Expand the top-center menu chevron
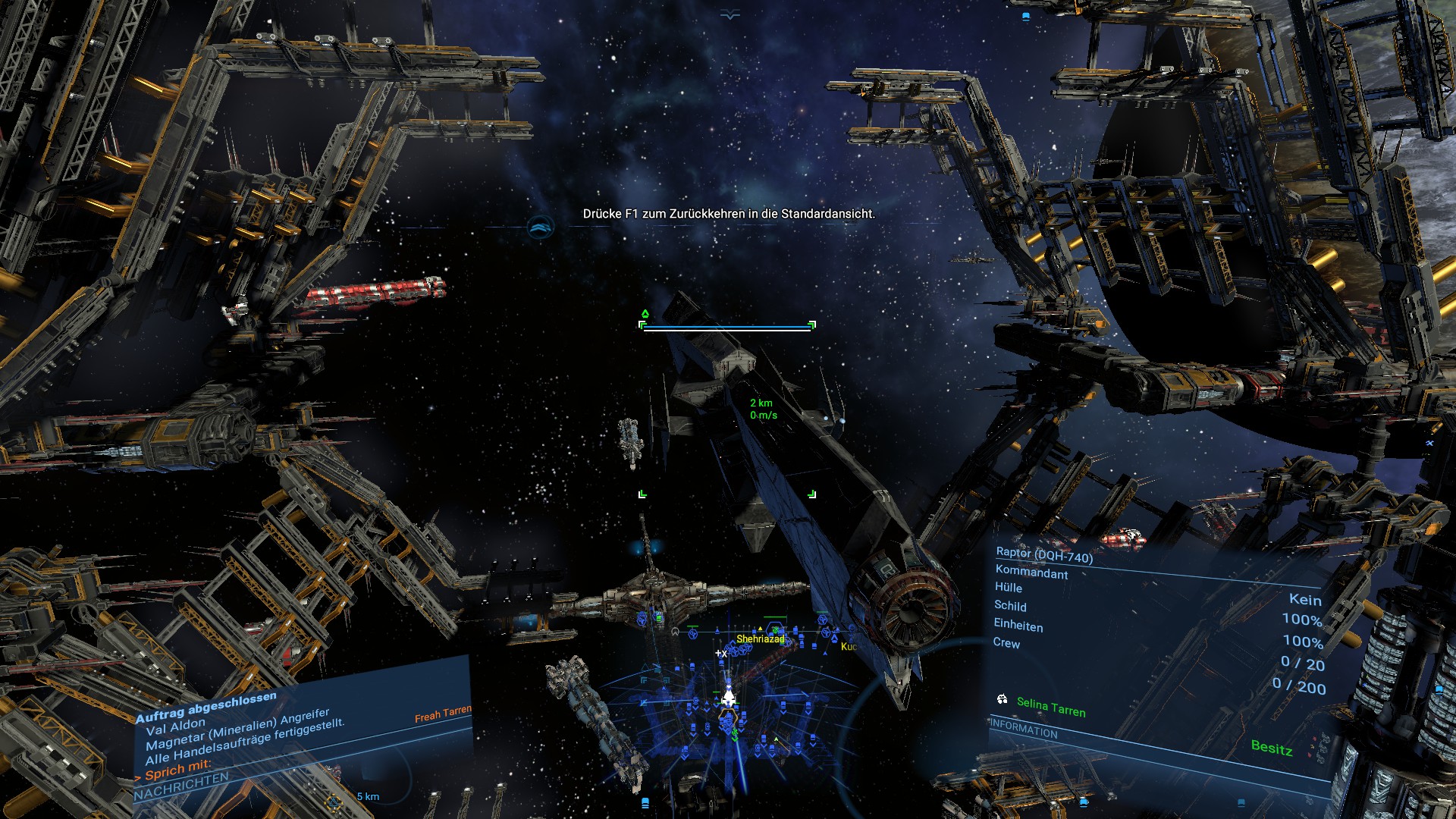Image resolution: width=1456 pixels, height=819 pixels. (730, 14)
